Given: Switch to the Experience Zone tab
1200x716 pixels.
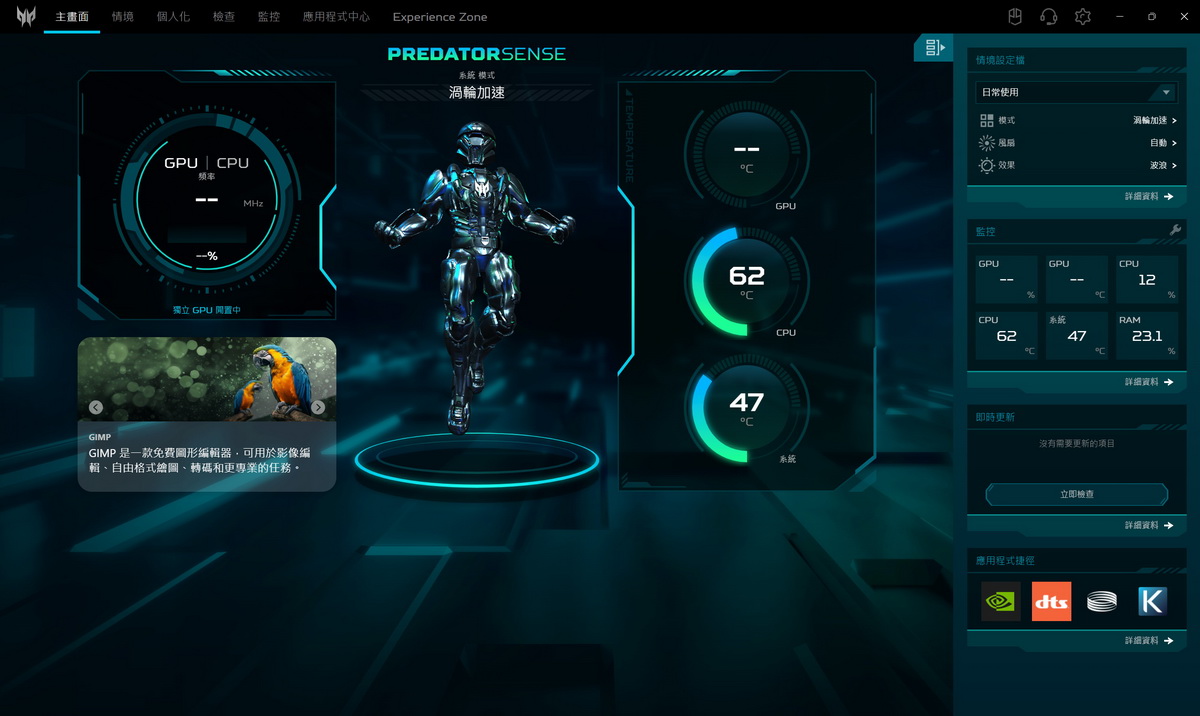Looking at the screenshot, I should click(440, 17).
